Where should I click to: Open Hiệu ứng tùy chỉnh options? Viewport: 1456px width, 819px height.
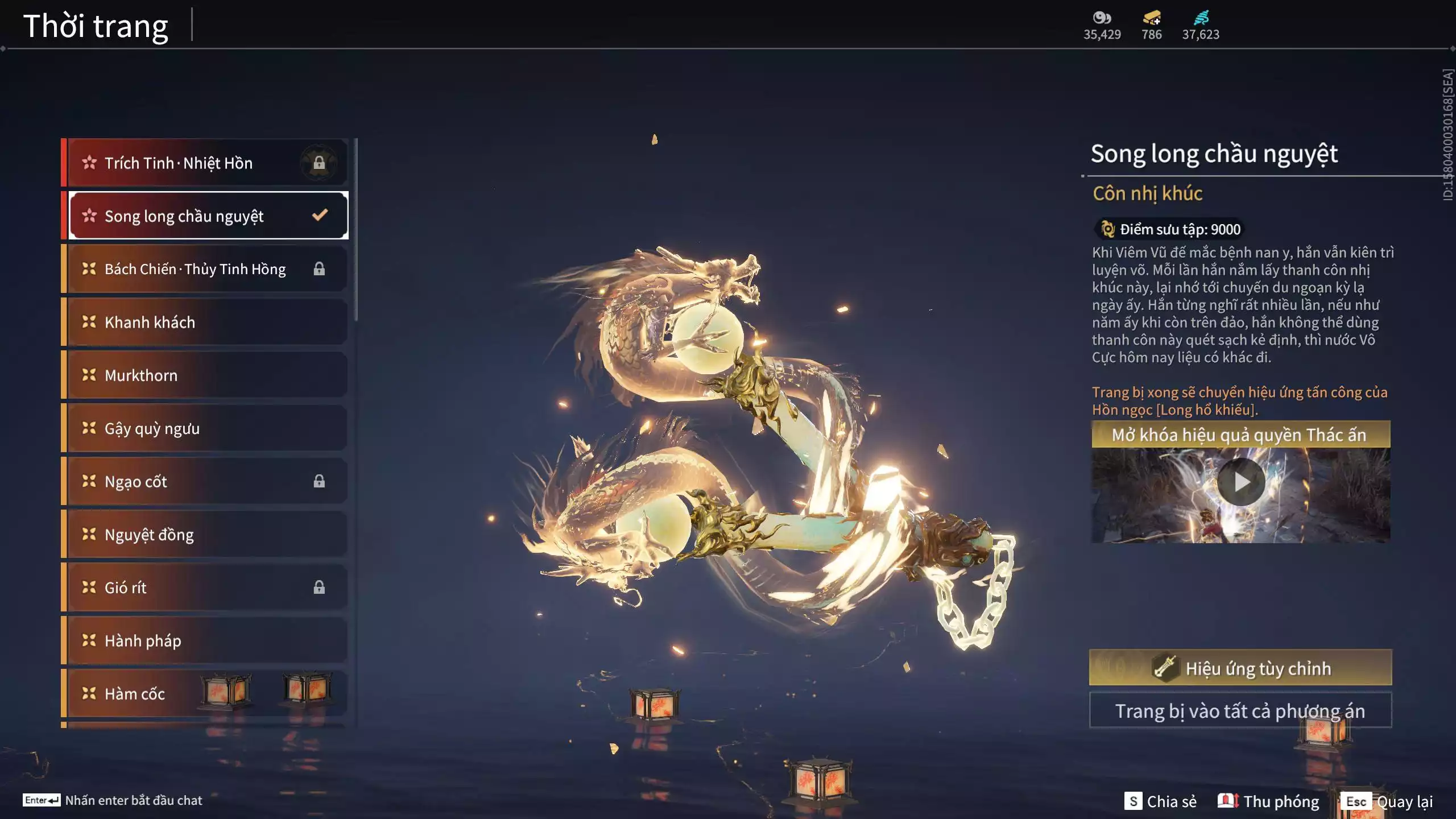click(1240, 668)
